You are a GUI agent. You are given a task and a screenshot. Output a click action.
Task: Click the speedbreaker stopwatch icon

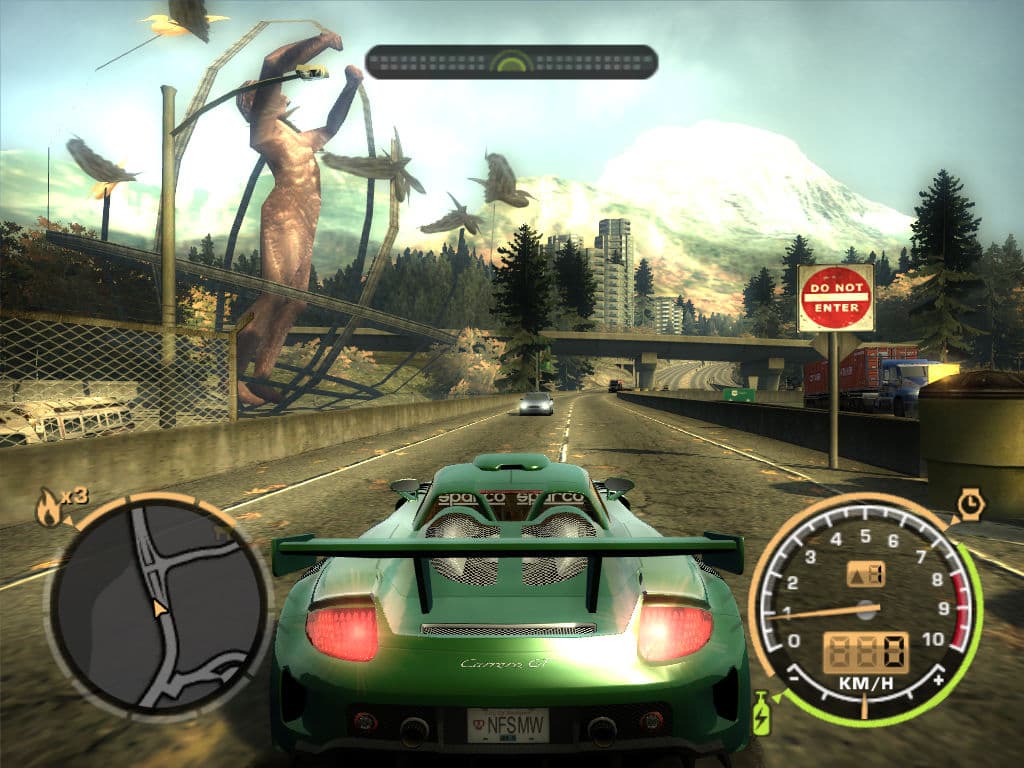(969, 503)
